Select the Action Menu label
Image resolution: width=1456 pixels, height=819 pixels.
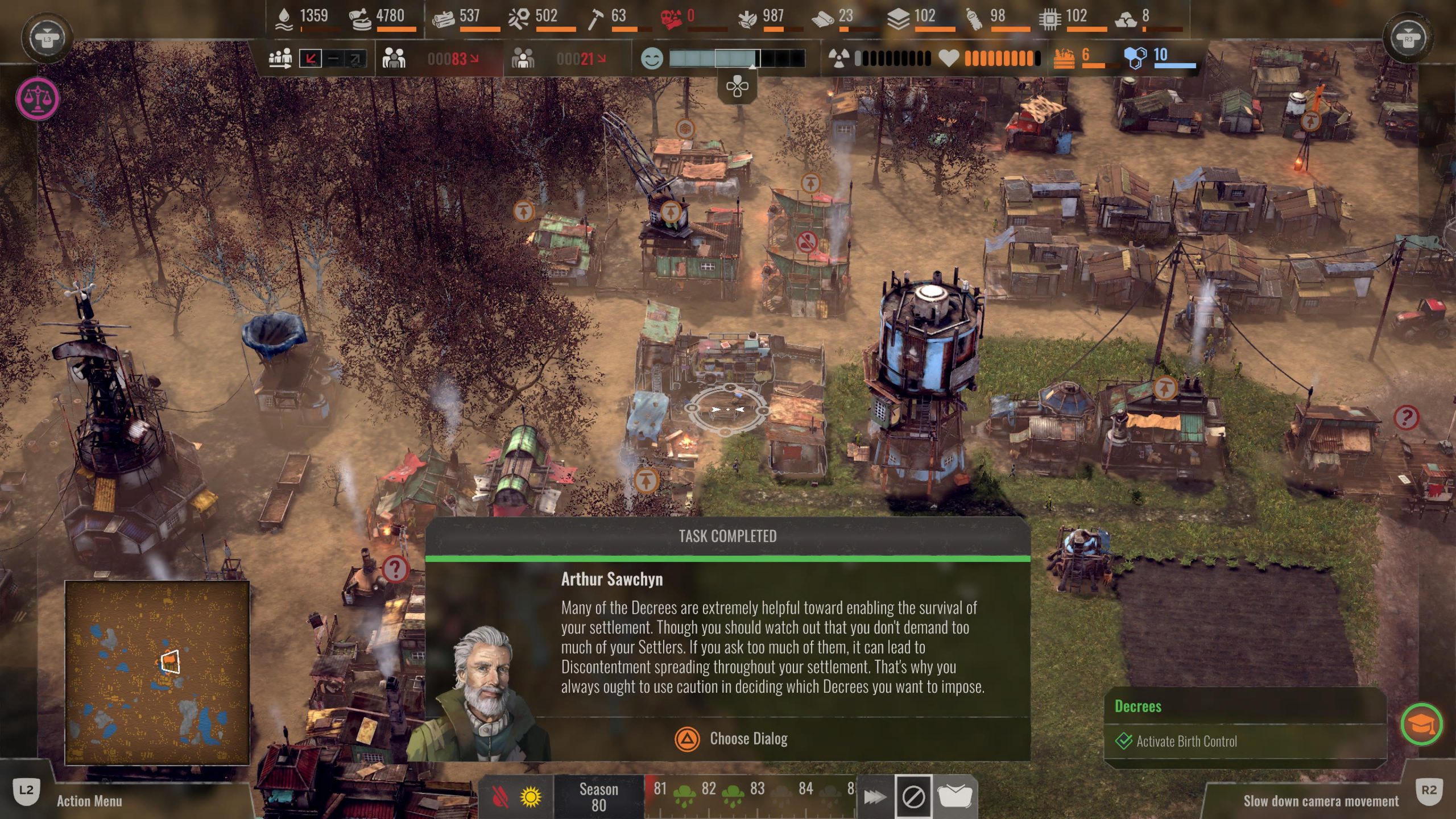tap(89, 801)
